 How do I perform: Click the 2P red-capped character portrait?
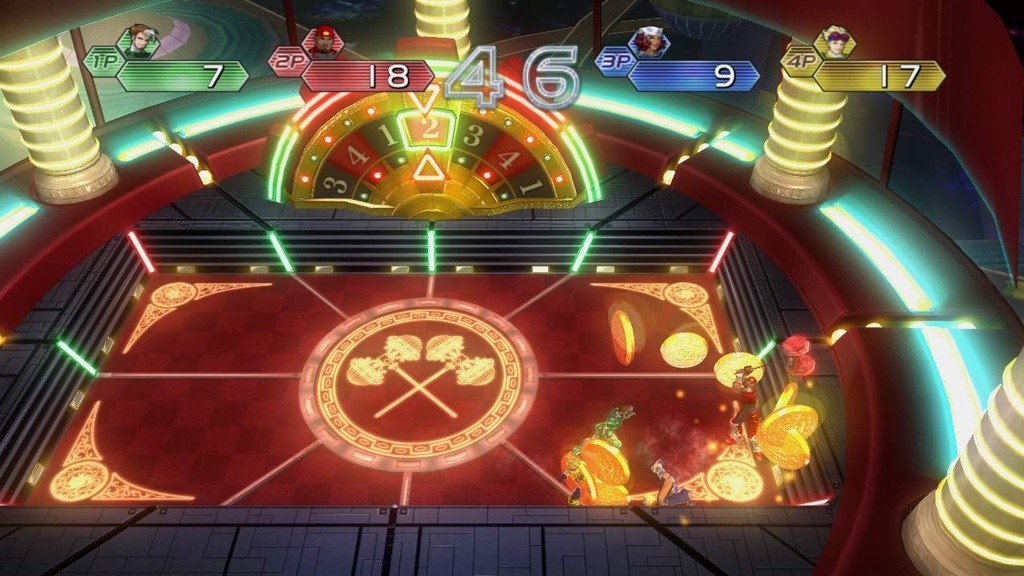click(323, 42)
